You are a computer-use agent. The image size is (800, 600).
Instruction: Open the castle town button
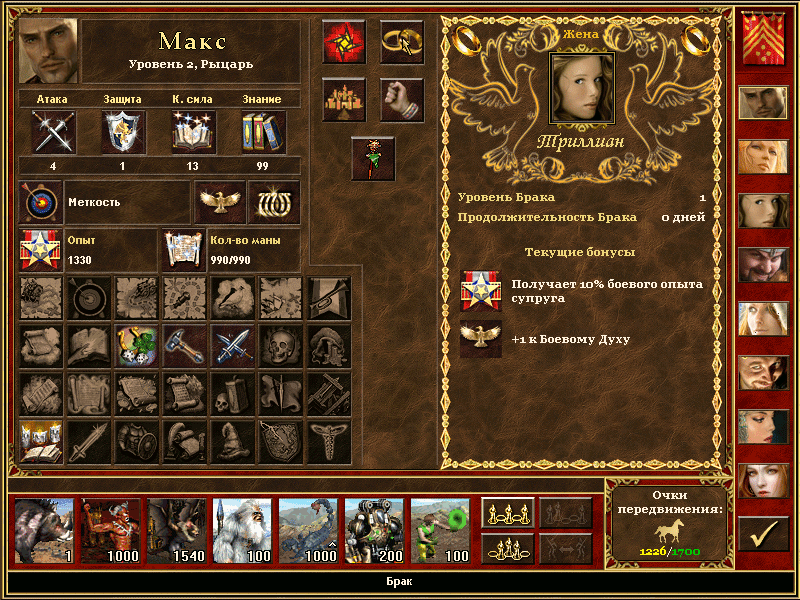344,99
